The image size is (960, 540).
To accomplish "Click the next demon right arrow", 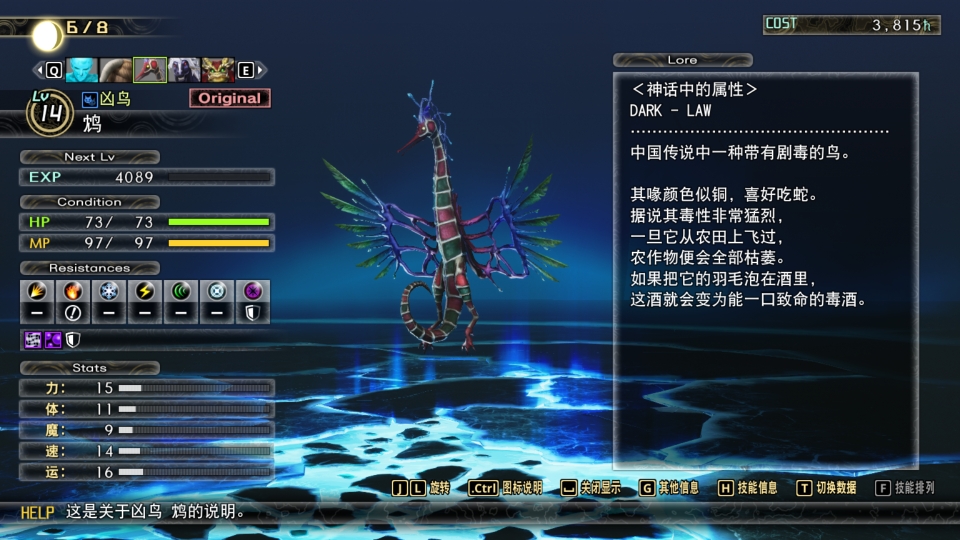I will [260, 70].
